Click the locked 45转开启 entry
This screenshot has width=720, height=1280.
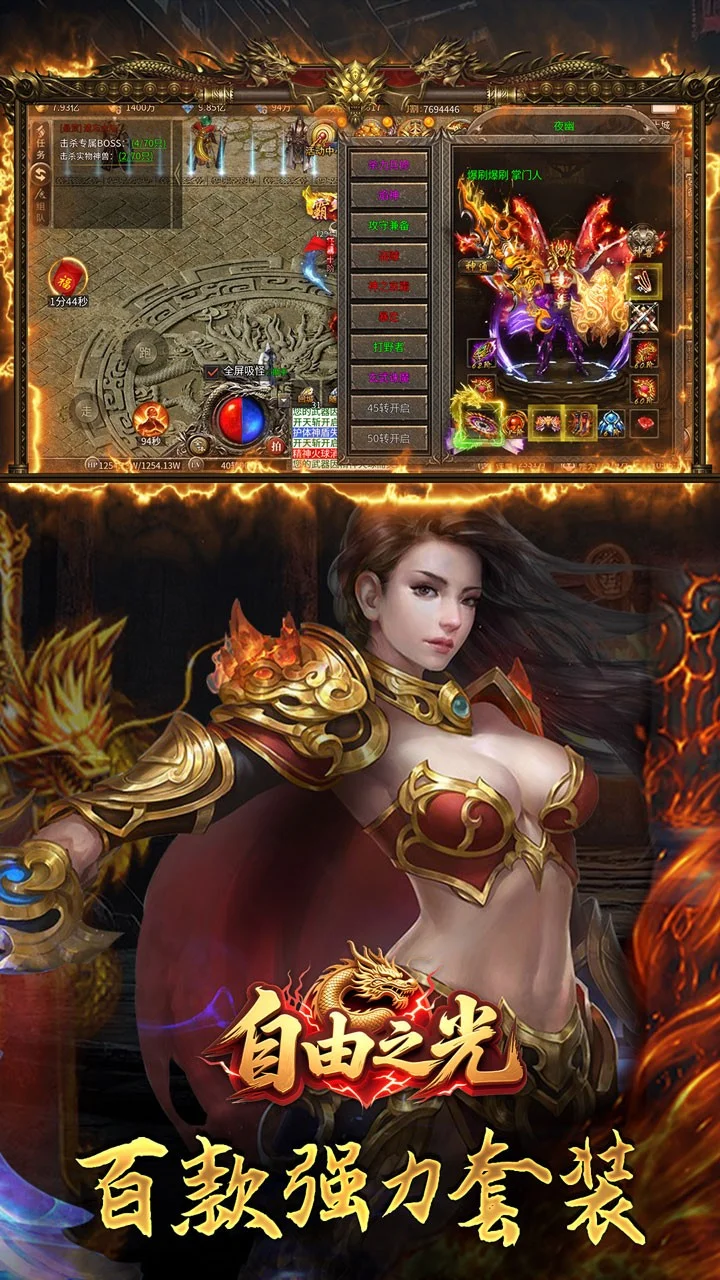coord(388,408)
